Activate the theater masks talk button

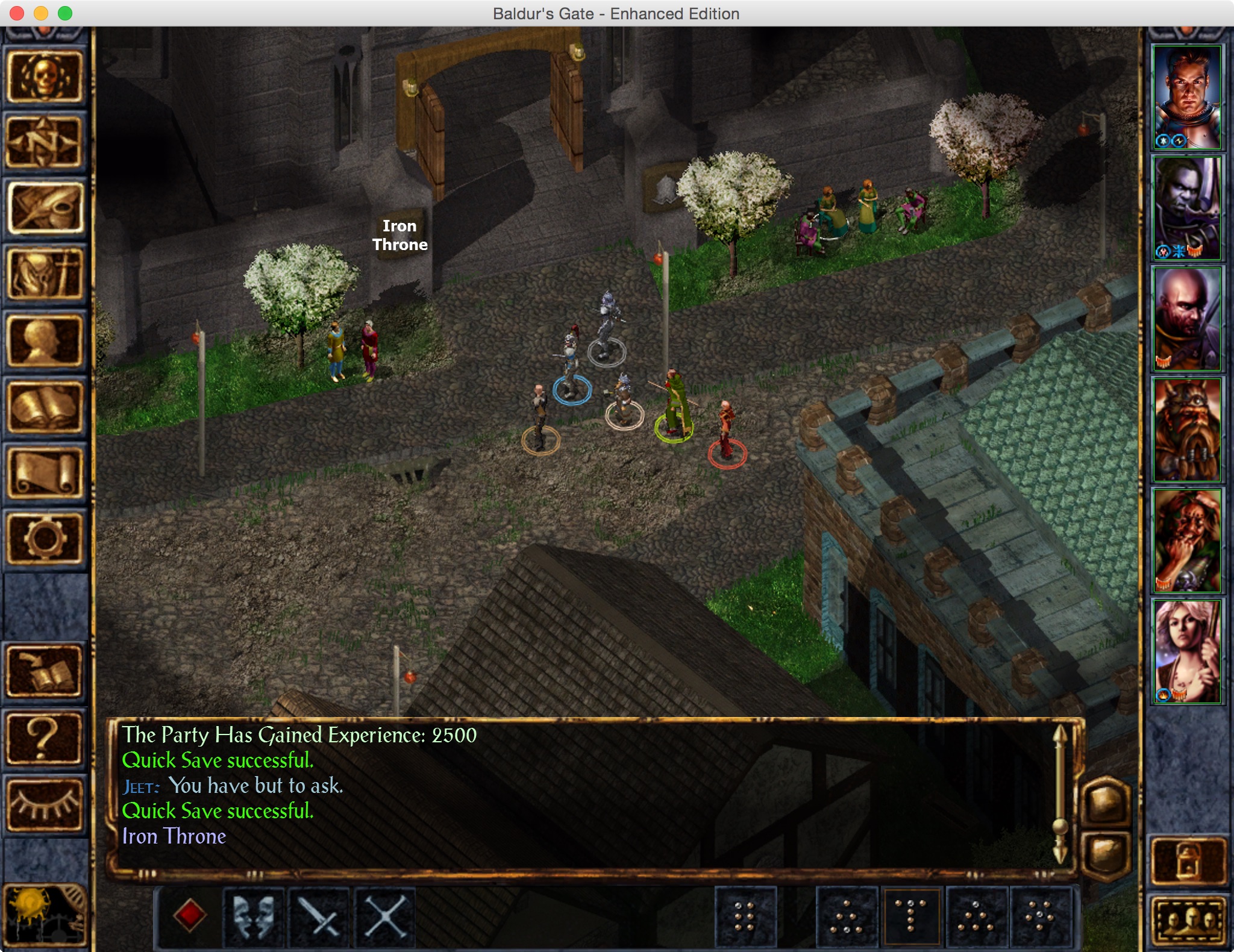point(254,916)
